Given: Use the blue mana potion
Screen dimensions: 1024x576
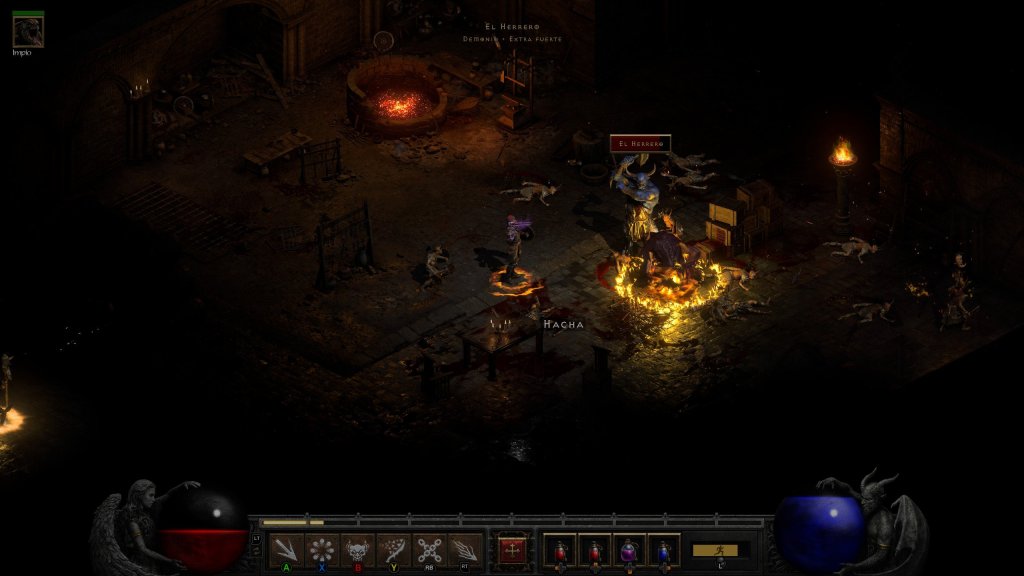Looking at the screenshot, I should pos(663,550).
